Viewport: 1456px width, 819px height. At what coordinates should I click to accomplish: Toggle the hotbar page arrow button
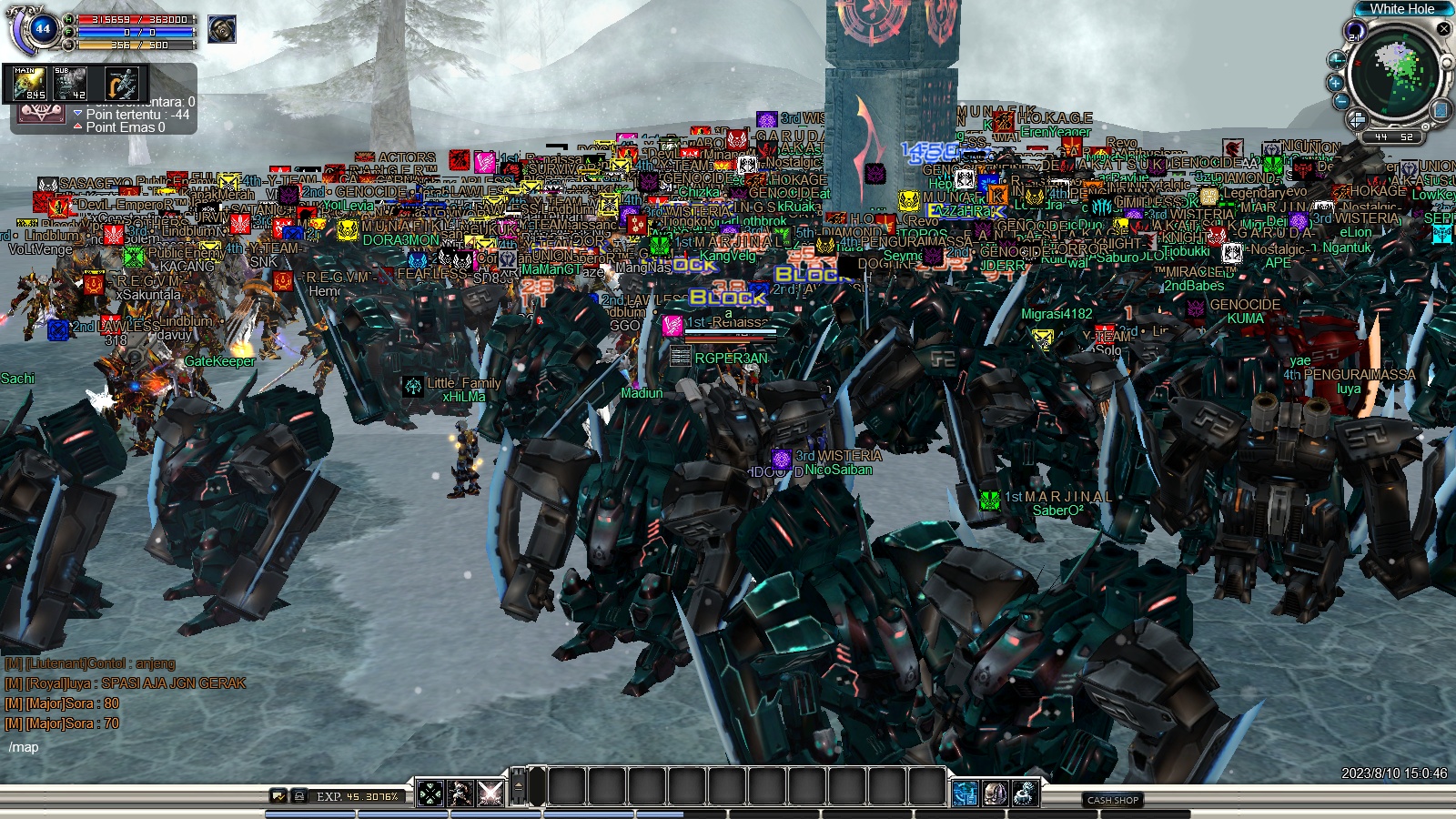[518, 785]
